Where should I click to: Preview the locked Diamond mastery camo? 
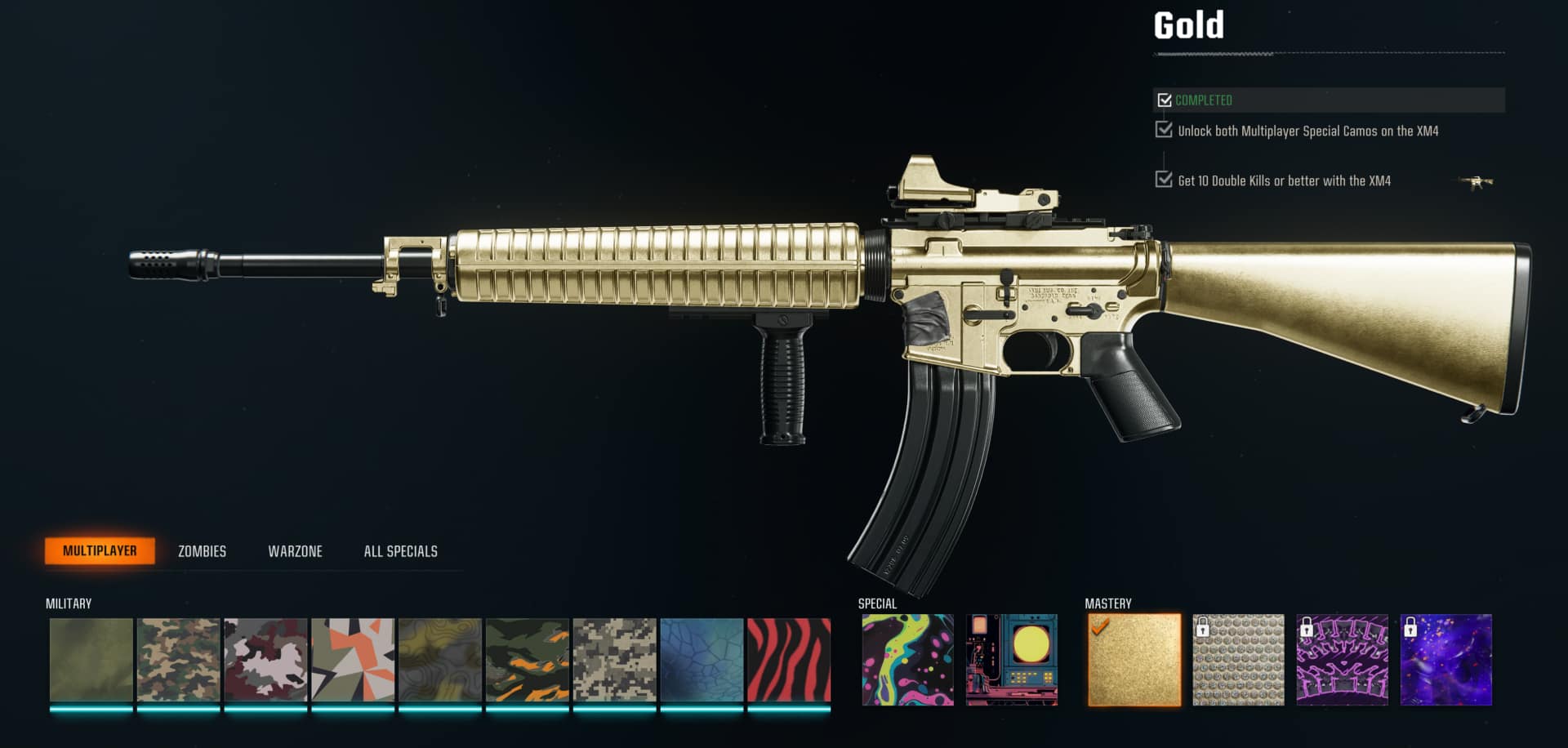[x=1238, y=660]
